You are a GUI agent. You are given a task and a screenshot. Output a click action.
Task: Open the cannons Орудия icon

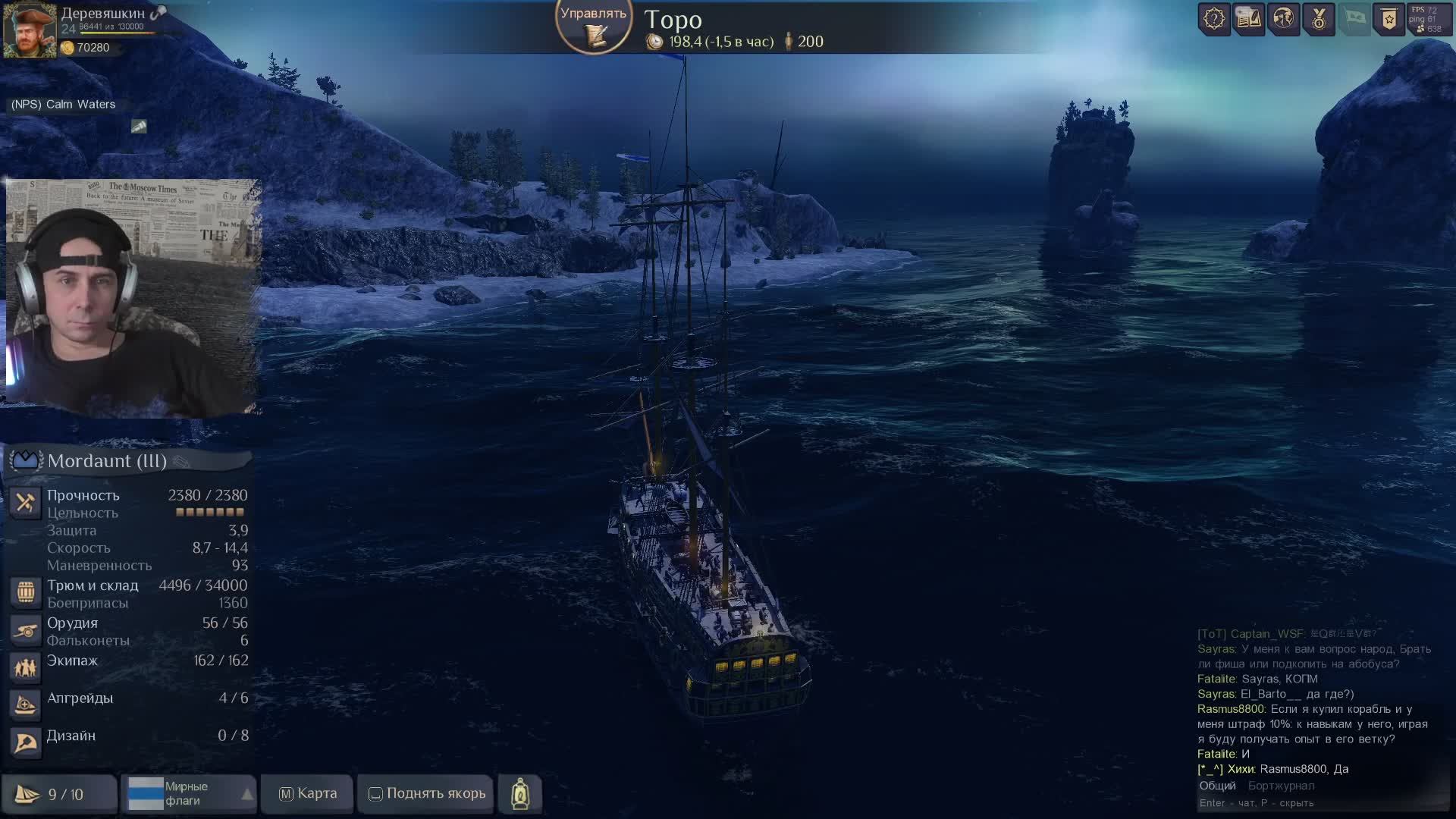coord(25,630)
